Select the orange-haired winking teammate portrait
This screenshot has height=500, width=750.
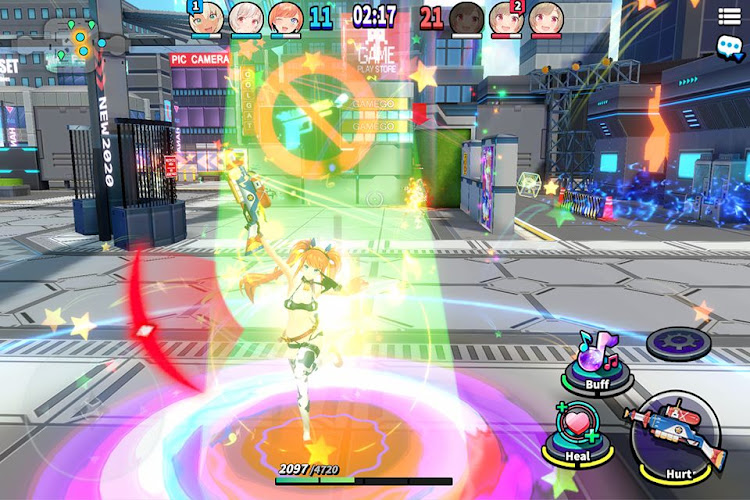tap(284, 18)
